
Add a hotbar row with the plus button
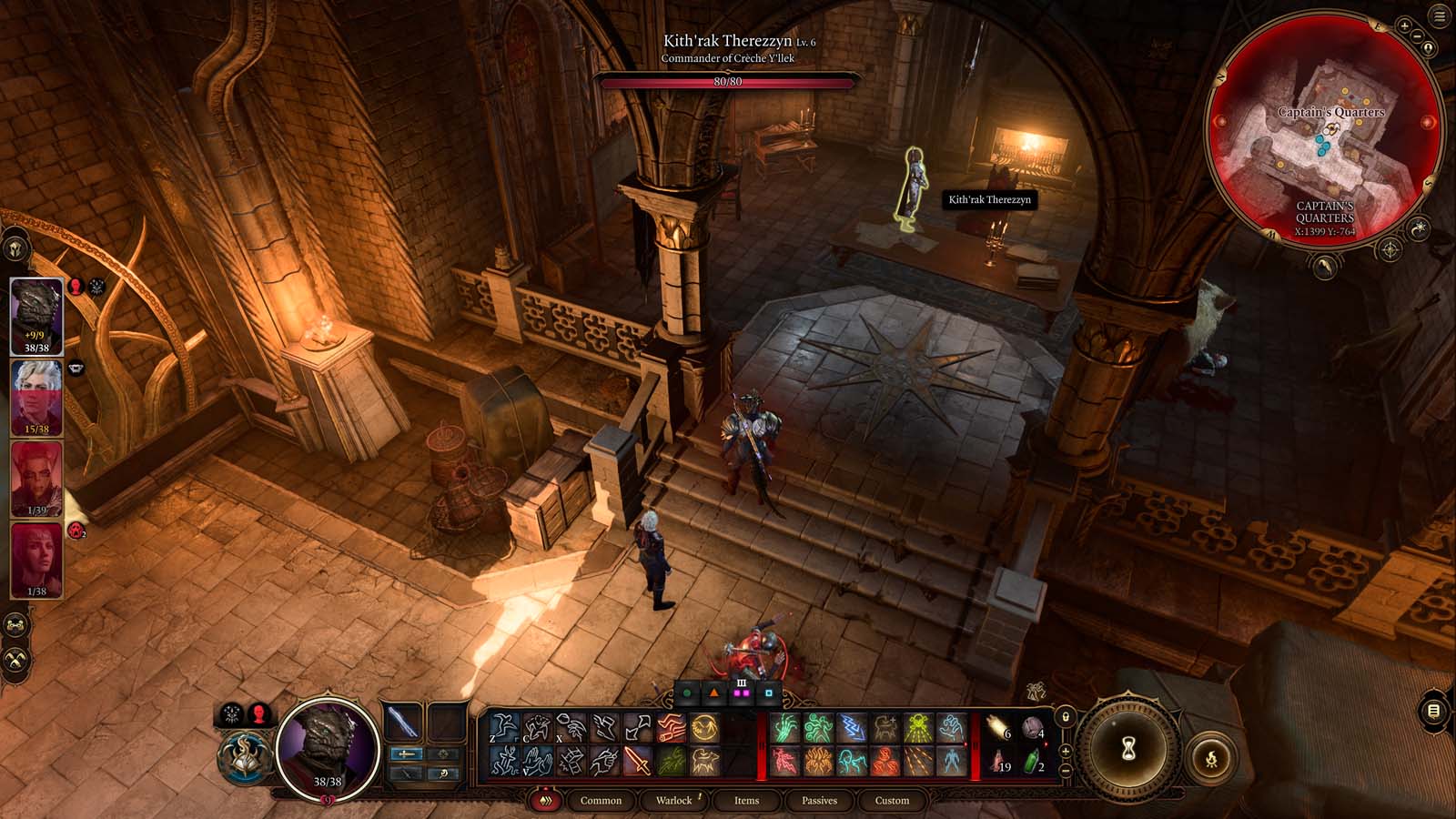[x=1066, y=751]
